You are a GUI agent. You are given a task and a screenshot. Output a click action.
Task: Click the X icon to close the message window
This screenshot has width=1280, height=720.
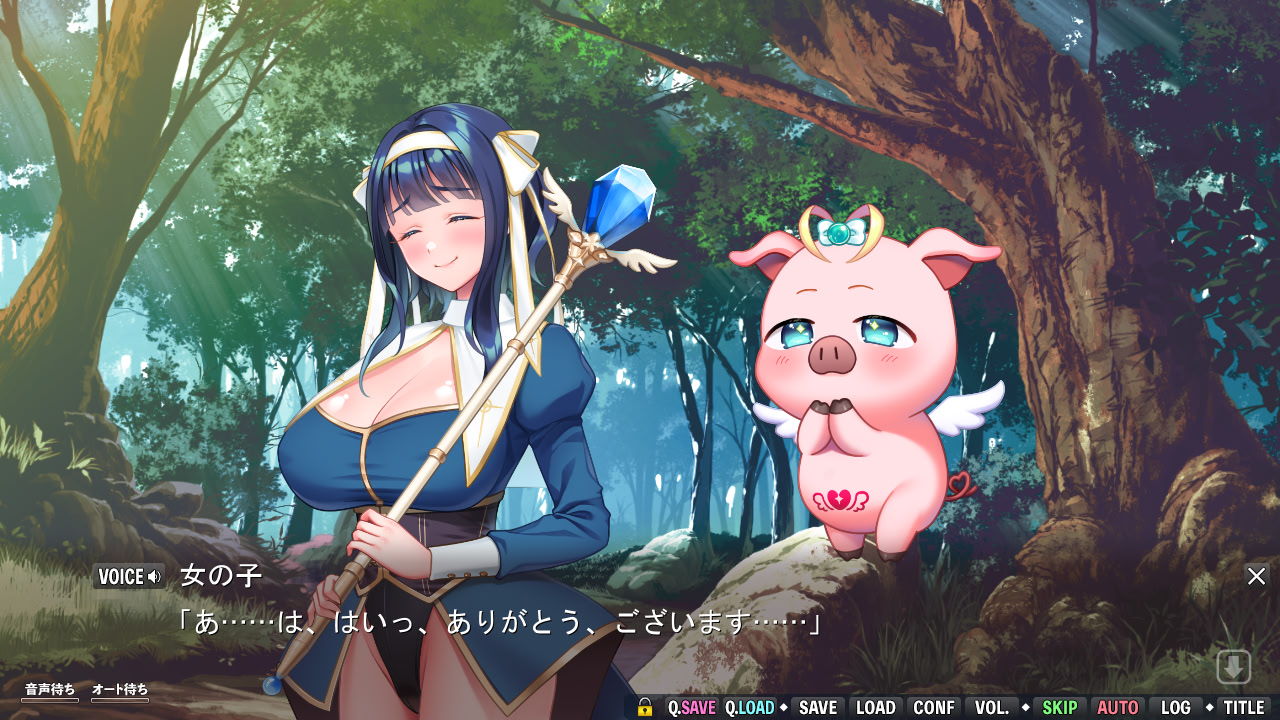(x=1257, y=576)
